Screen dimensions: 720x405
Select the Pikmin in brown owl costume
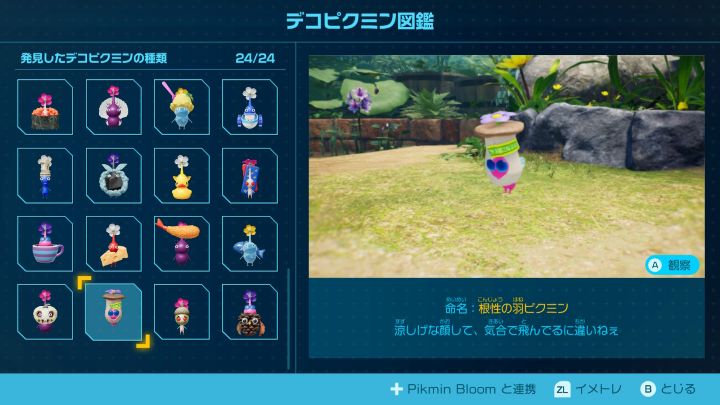pos(249,312)
